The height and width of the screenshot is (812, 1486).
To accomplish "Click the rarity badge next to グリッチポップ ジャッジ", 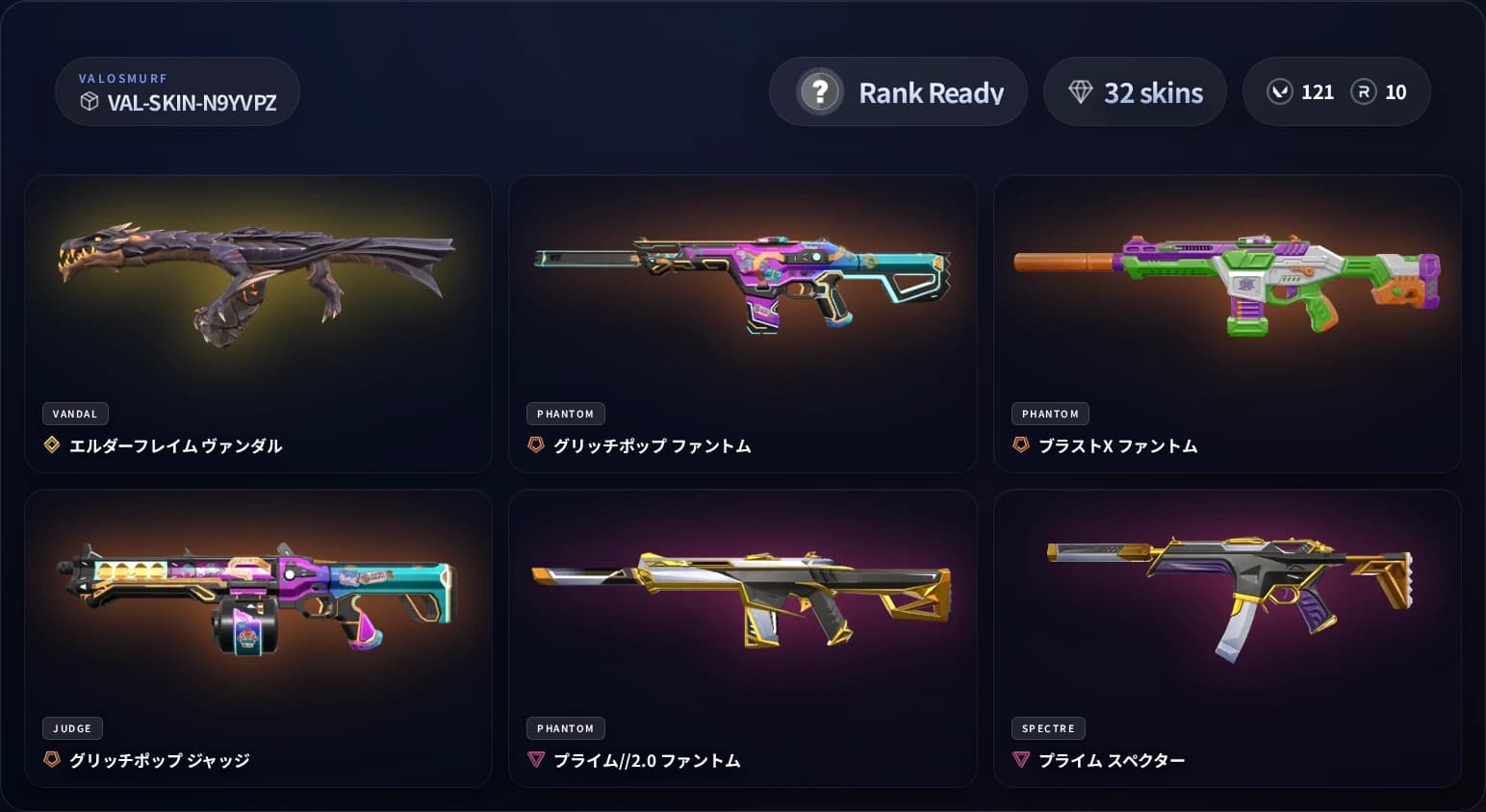I will (52, 759).
